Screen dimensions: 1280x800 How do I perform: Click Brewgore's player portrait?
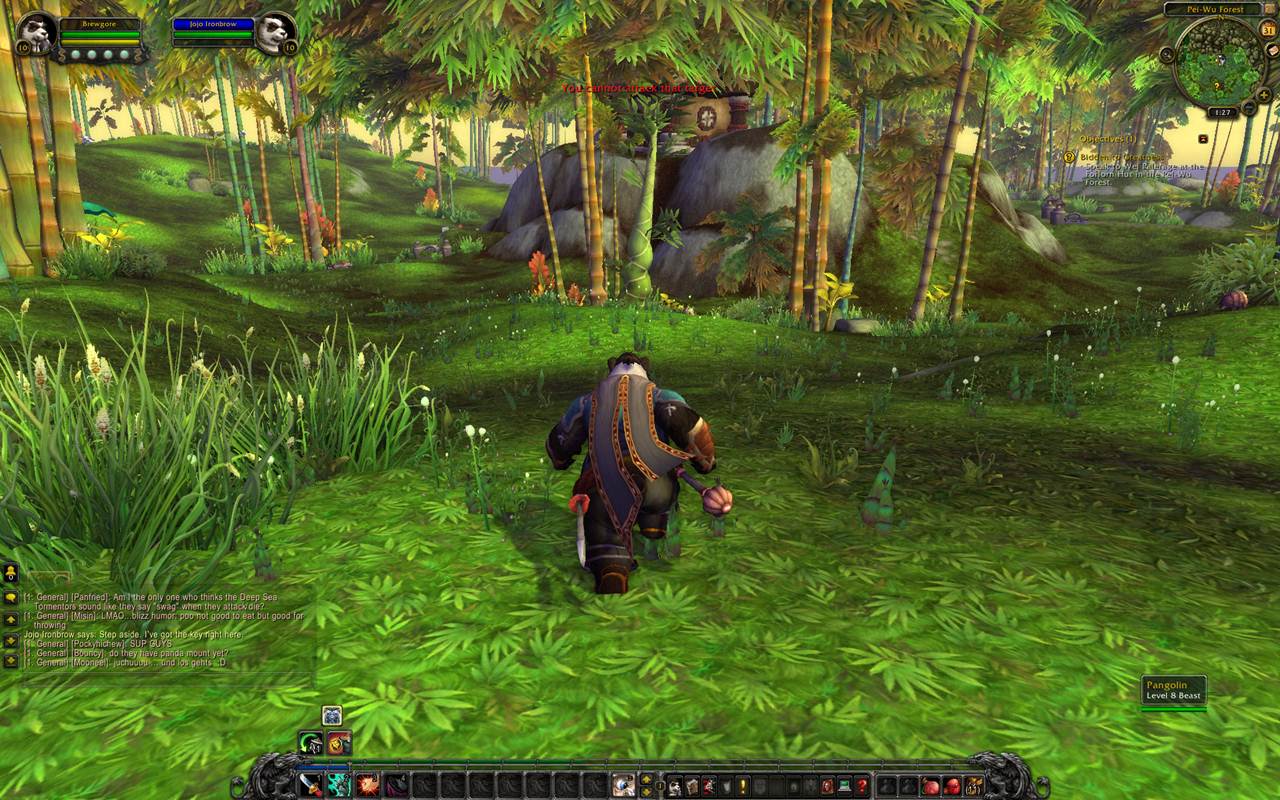pyautogui.click(x=37, y=32)
